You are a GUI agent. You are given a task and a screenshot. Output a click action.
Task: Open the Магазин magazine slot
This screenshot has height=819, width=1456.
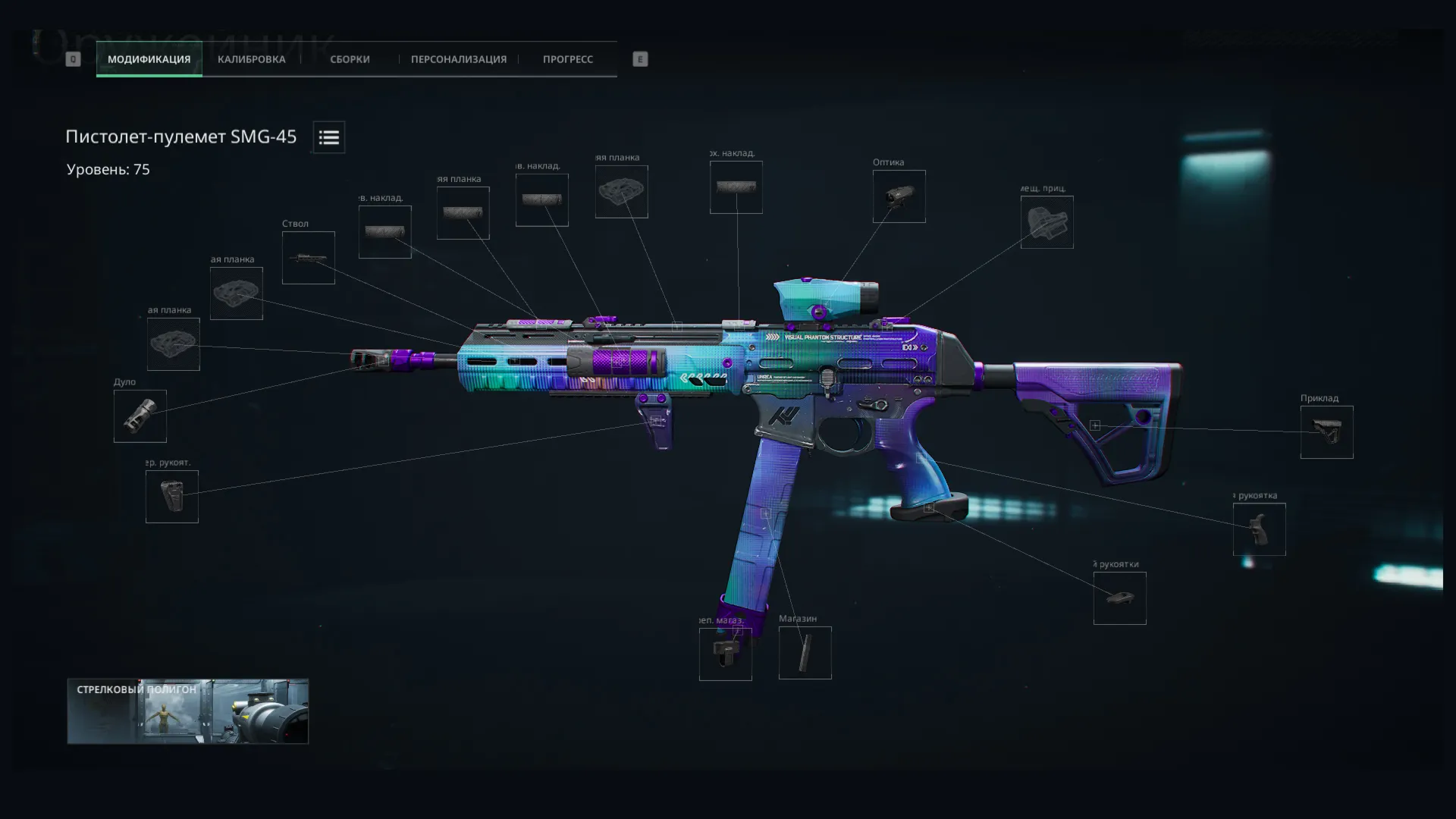point(805,653)
